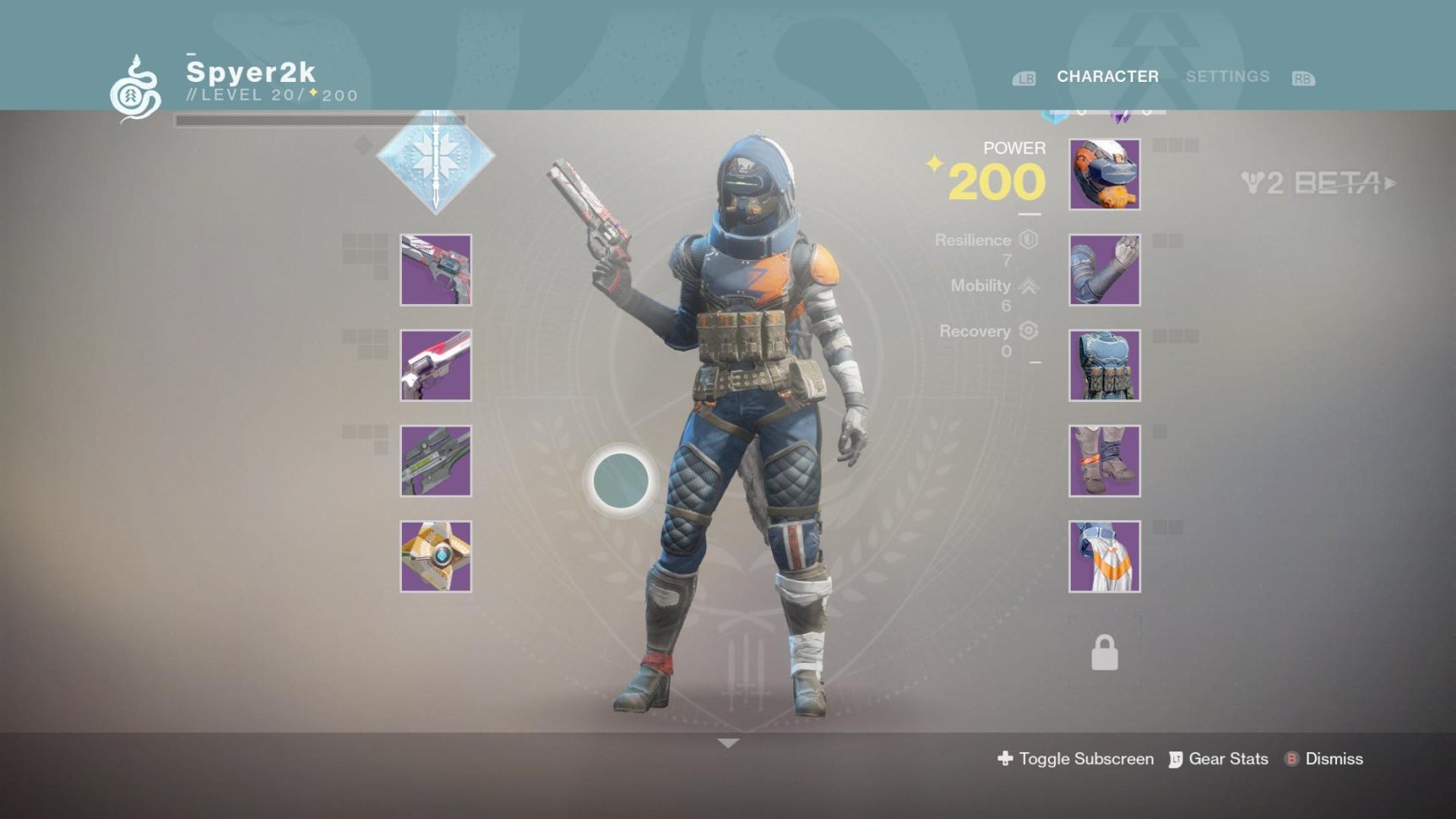
Task: Open the Settings tab
Action: click(1227, 77)
